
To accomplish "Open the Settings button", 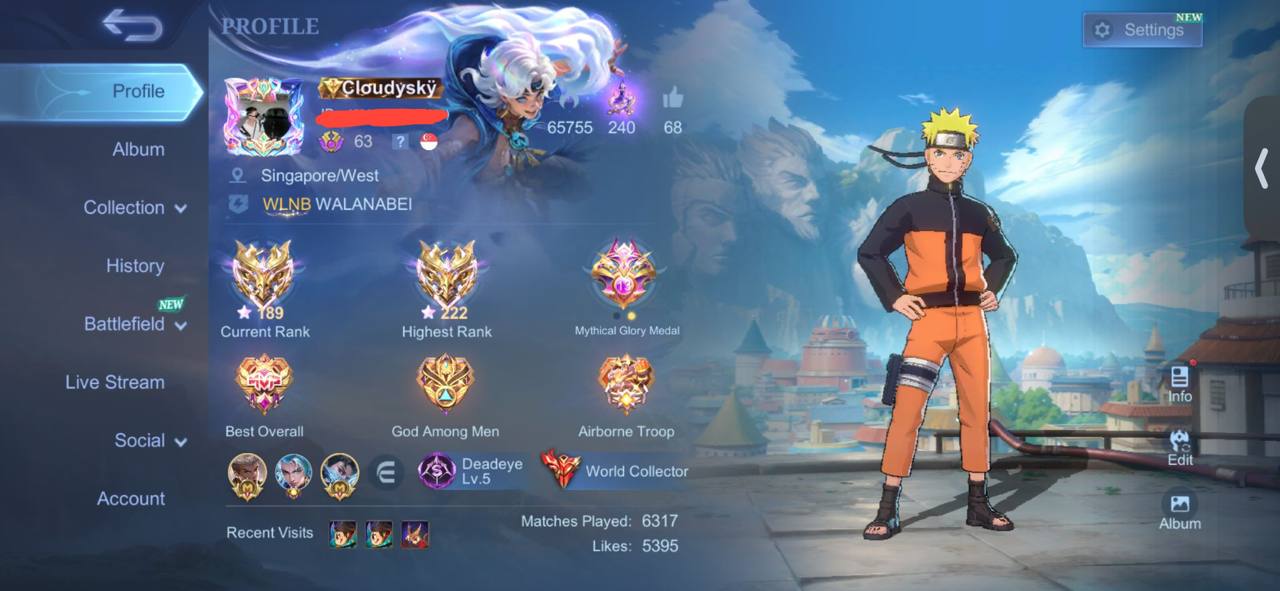I will click(x=1142, y=30).
